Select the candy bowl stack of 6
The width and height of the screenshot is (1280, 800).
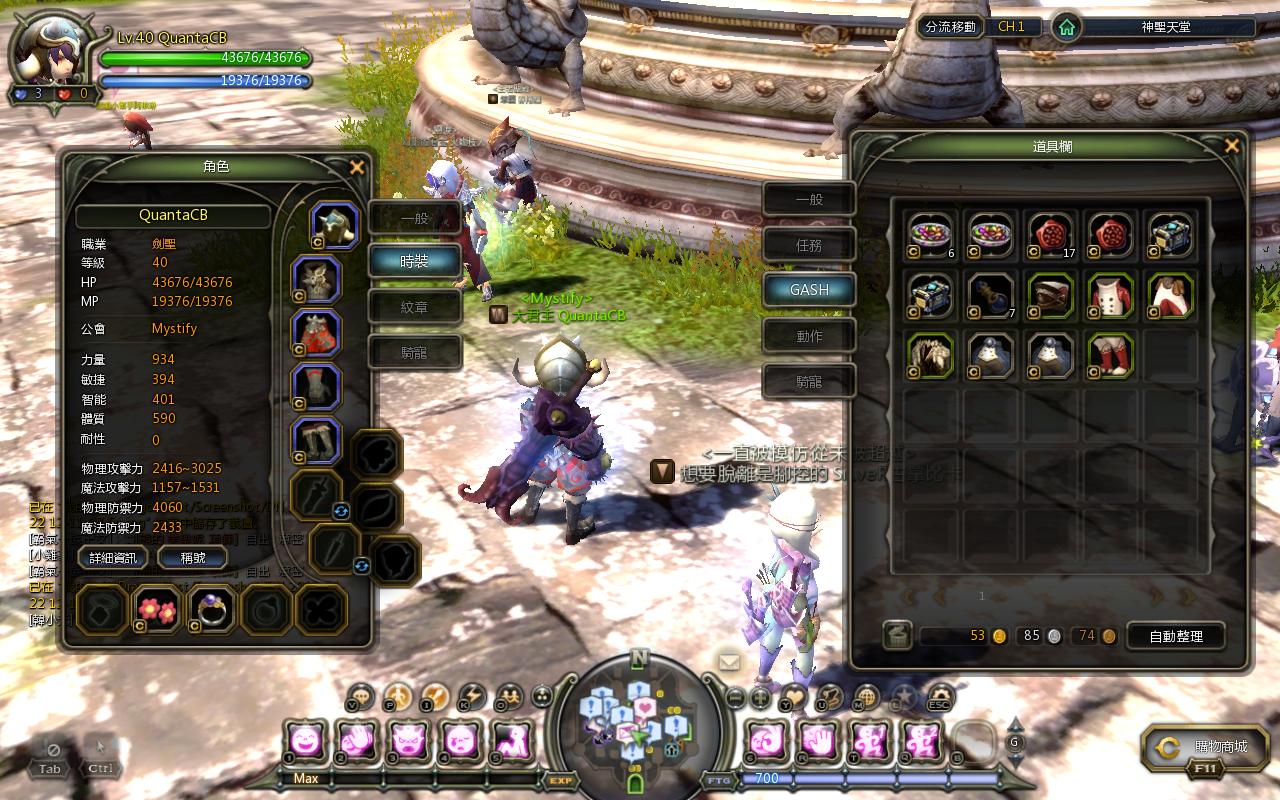tap(931, 235)
